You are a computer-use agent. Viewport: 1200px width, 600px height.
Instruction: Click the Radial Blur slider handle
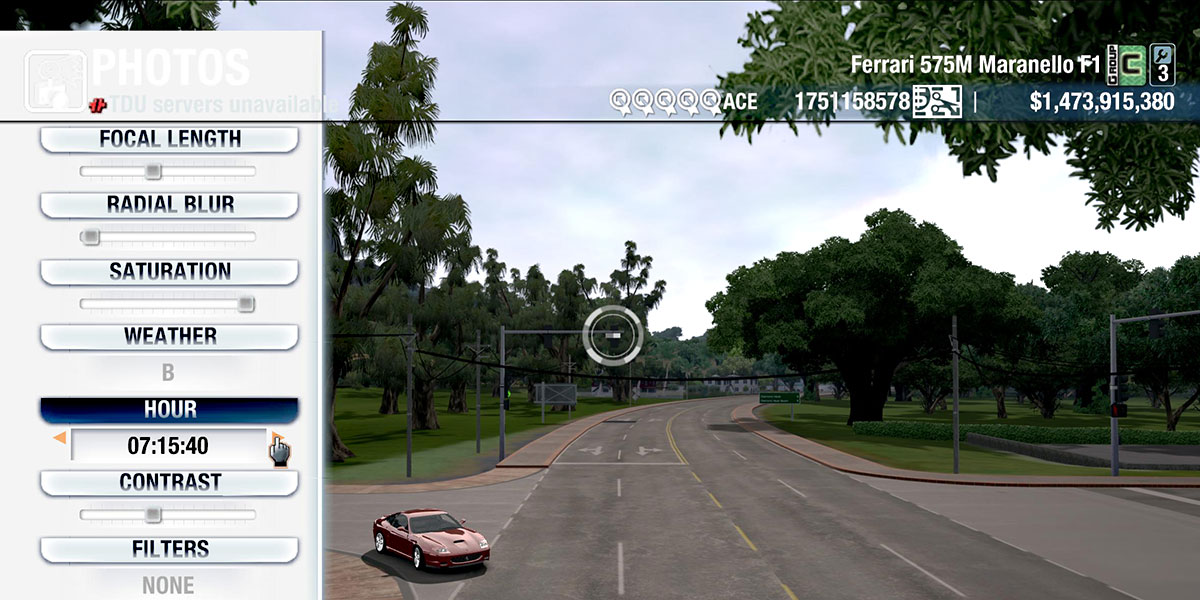(90, 237)
